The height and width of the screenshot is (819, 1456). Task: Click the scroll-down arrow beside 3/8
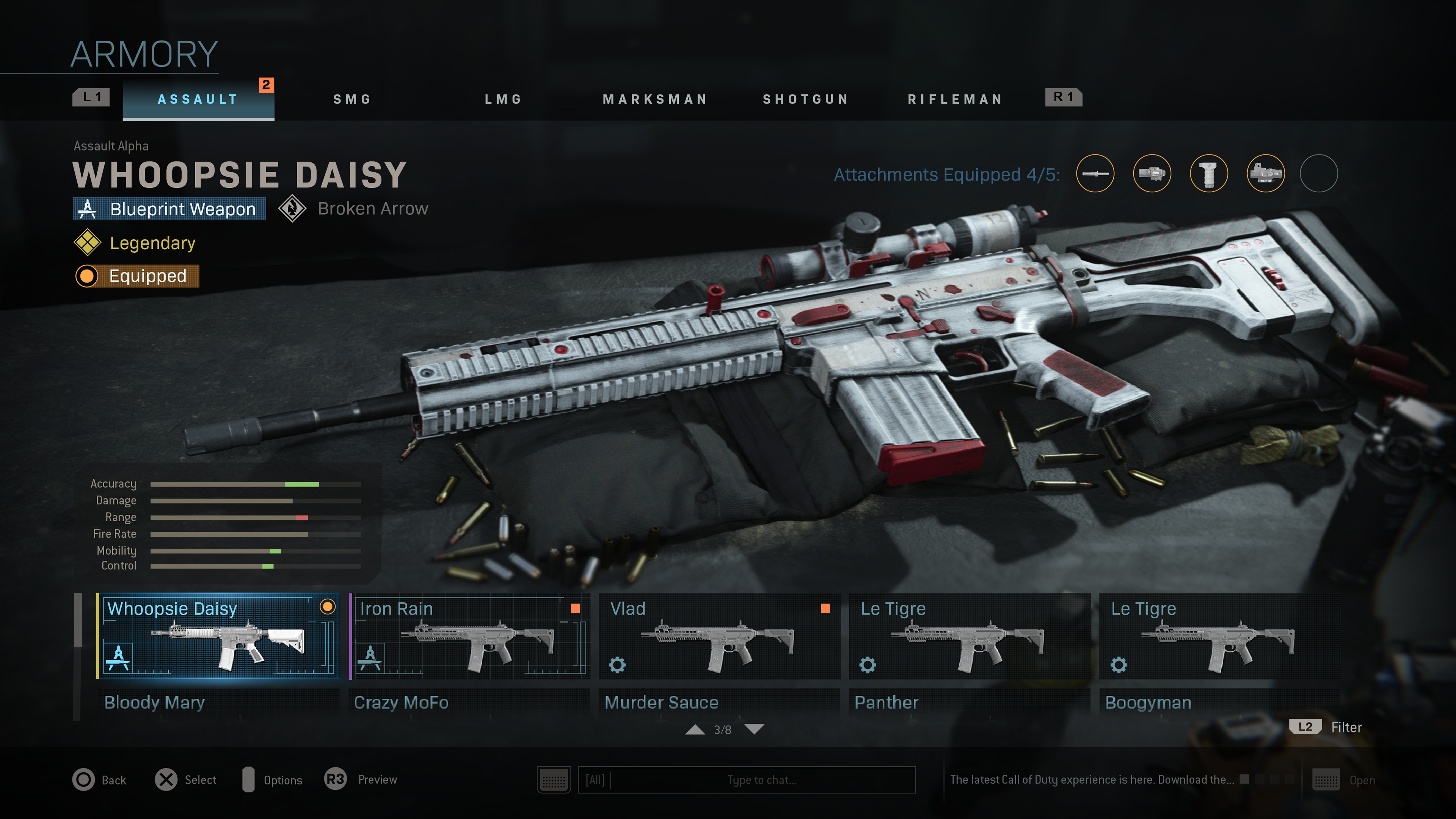(754, 729)
